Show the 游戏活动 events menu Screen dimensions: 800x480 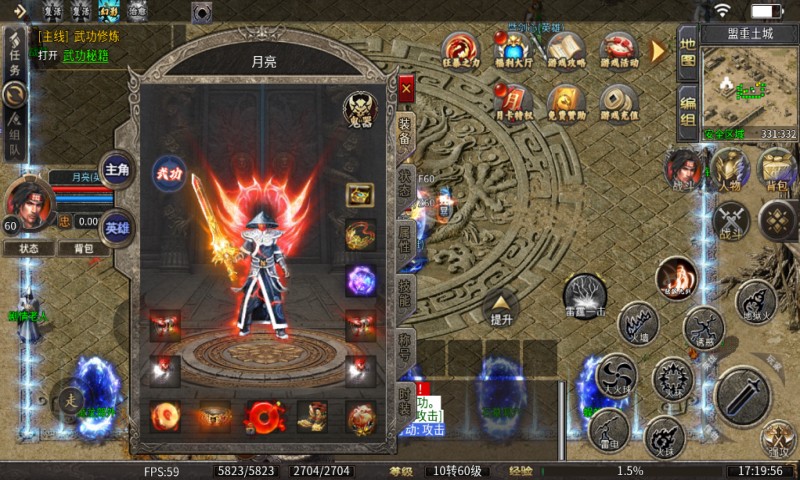click(620, 50)
